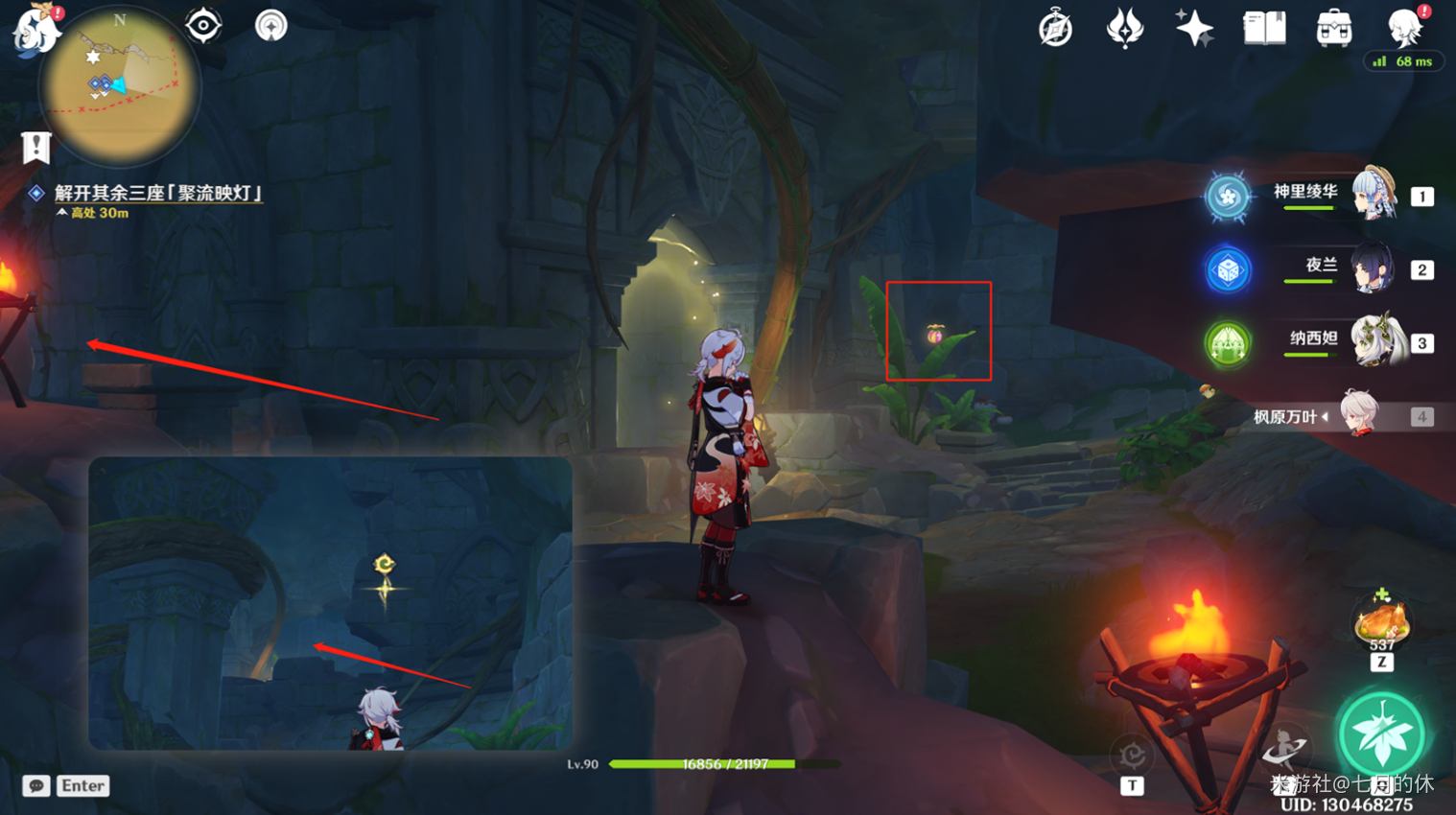Select the 聚流映灯 quest objective tracker
This screenshot has width=1456, height=815.
pos(158,194)
